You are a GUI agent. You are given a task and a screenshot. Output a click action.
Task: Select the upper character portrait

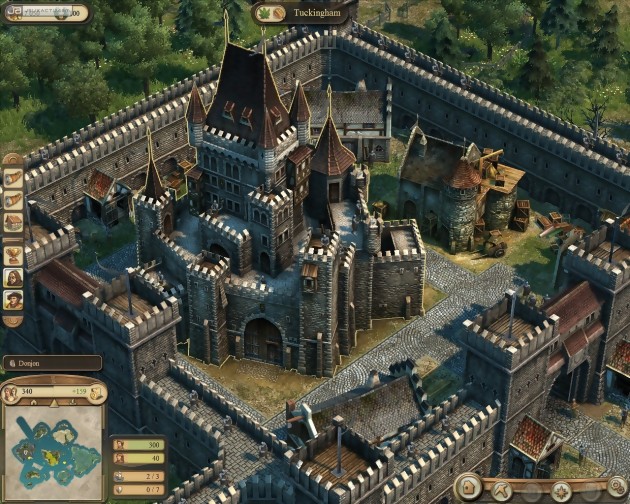click(13, 276)
